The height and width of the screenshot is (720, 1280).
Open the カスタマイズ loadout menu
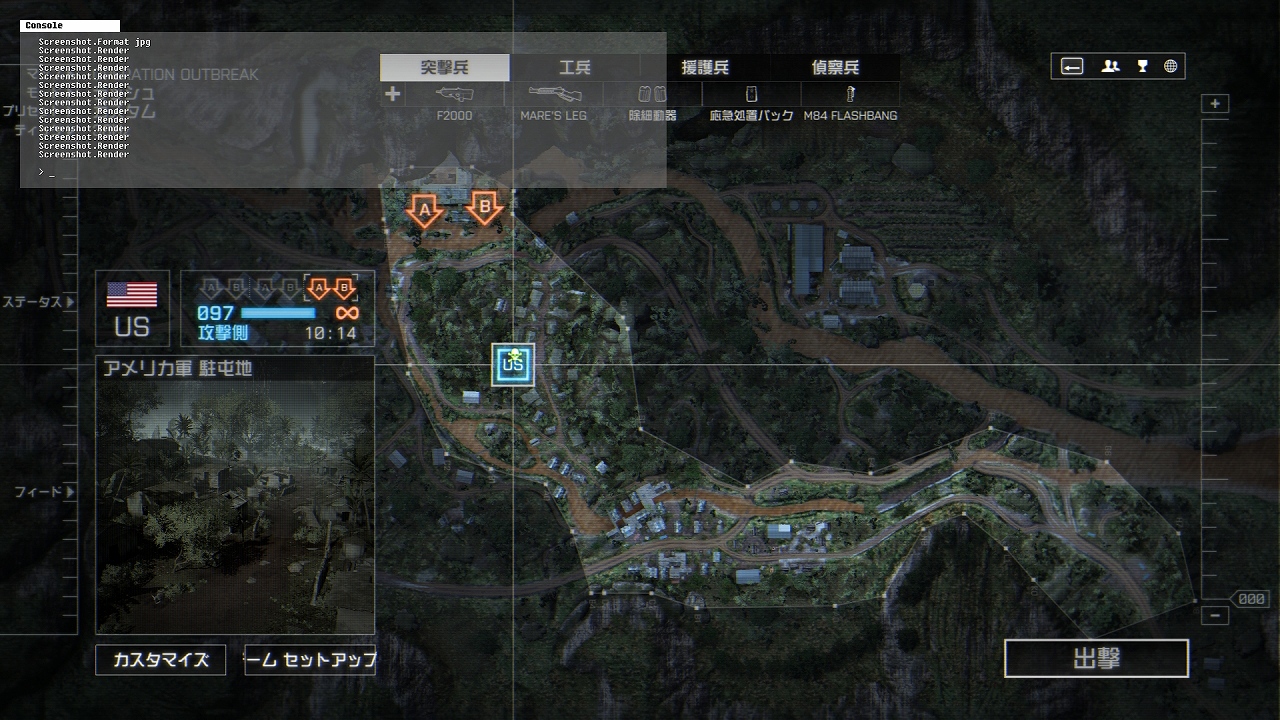161,660
